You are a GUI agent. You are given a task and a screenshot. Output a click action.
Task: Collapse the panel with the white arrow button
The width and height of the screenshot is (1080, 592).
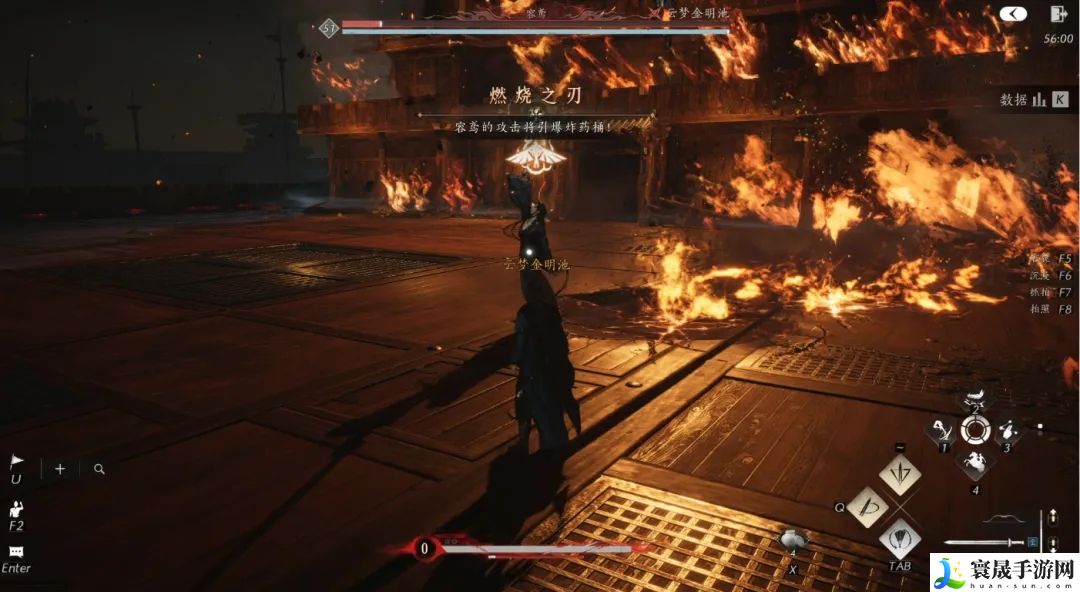point(1013,14)
